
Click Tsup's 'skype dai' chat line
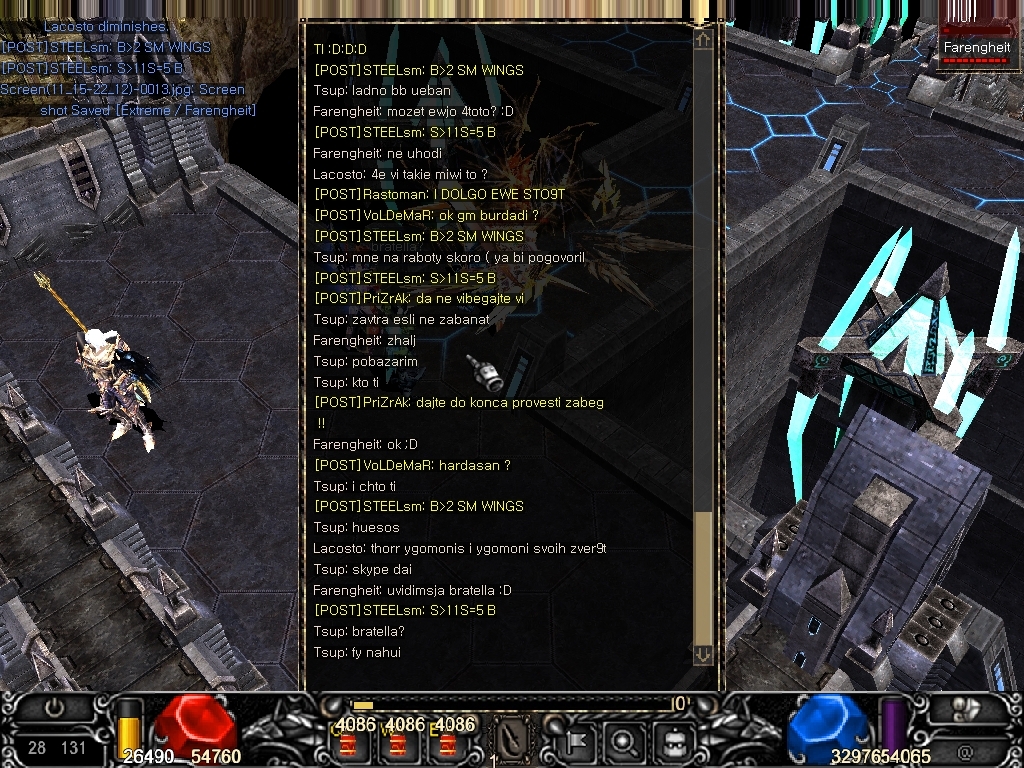(x=362, y=569)
